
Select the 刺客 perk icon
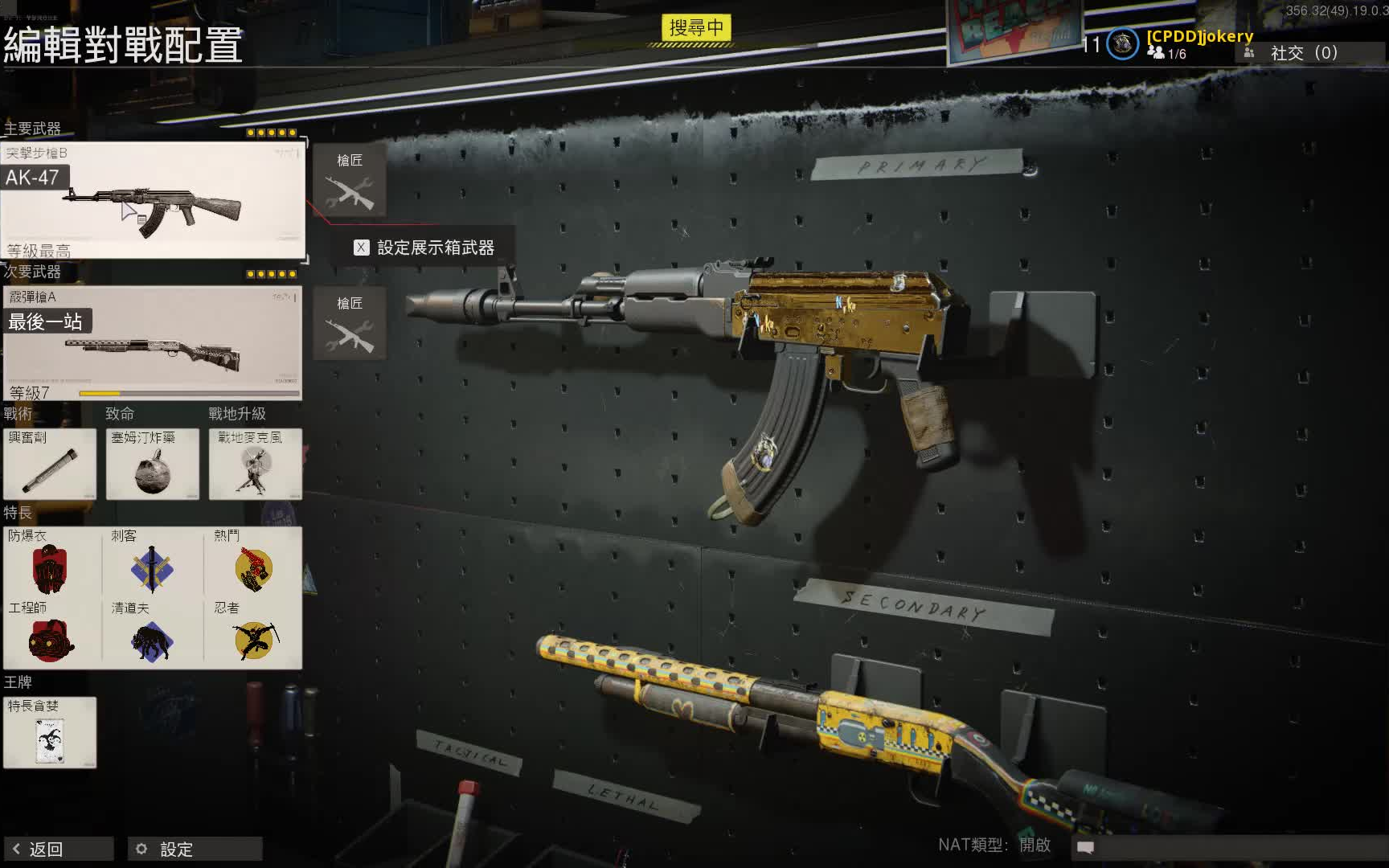152,567
